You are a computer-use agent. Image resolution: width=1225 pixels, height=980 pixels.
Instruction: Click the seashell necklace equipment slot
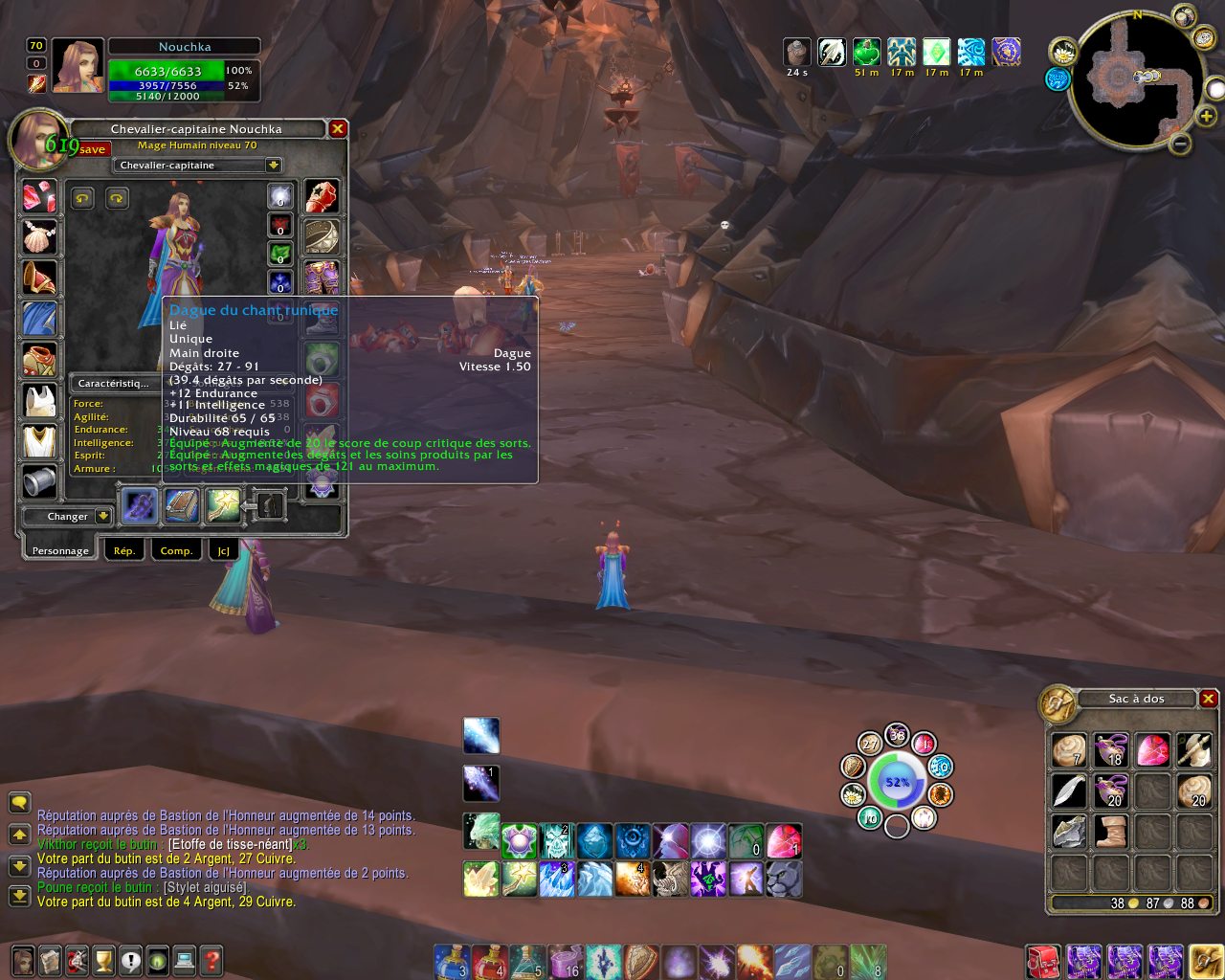(x=39, y=236)
